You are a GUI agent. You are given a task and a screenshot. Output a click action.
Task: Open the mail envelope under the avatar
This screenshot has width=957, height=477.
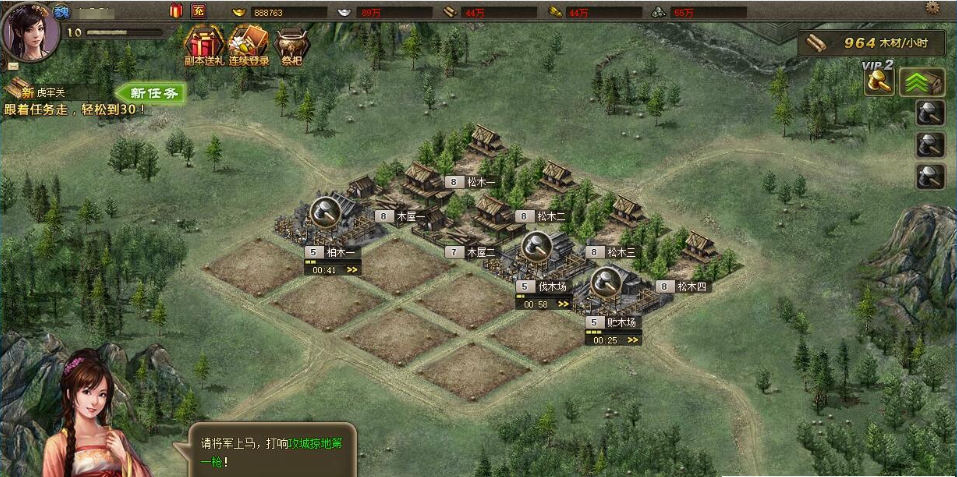[12, 66]
